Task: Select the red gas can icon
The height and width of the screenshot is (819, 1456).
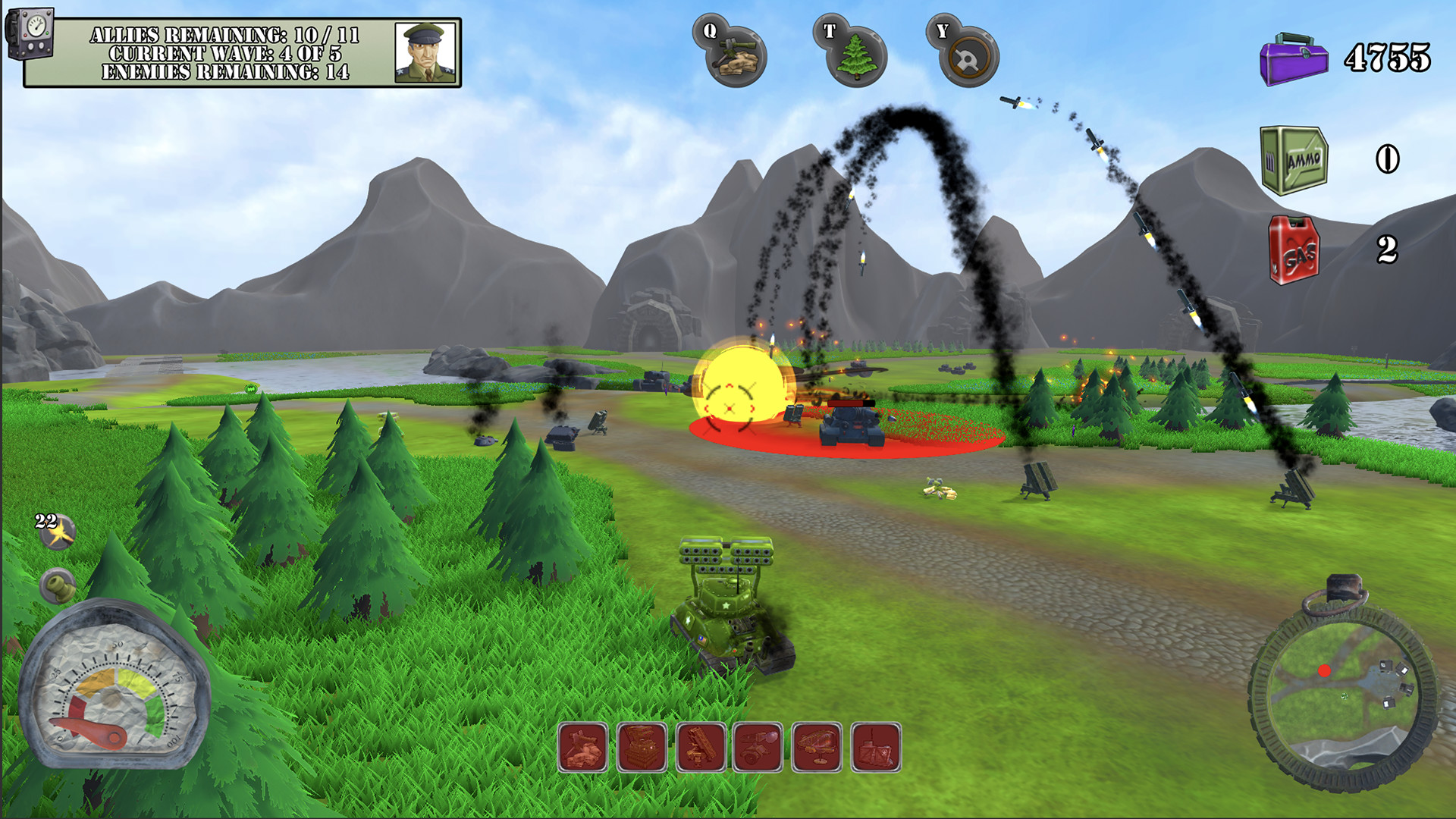Action: pos(1295,249)
